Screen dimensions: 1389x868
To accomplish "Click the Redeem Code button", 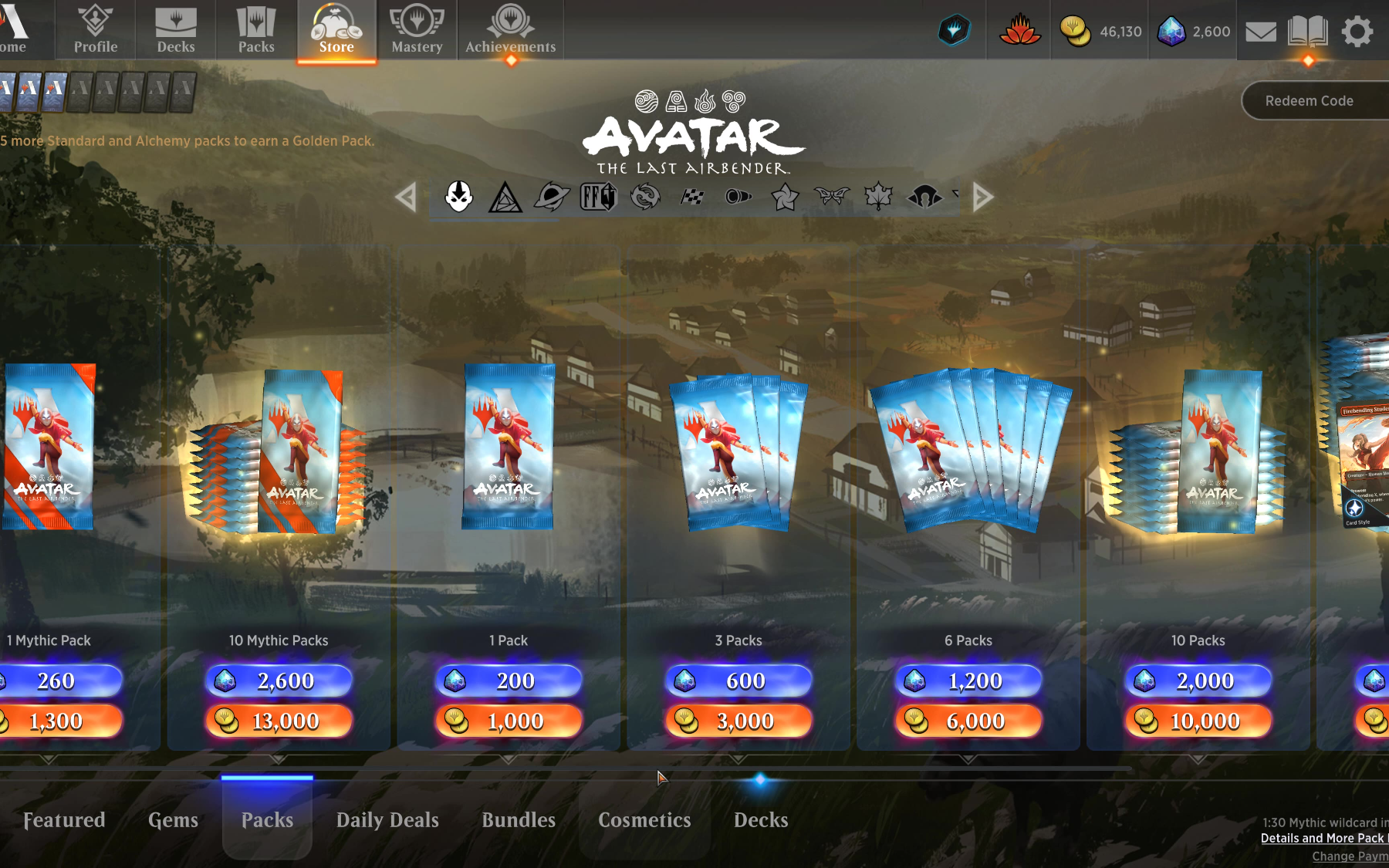I will (1309, 101).
